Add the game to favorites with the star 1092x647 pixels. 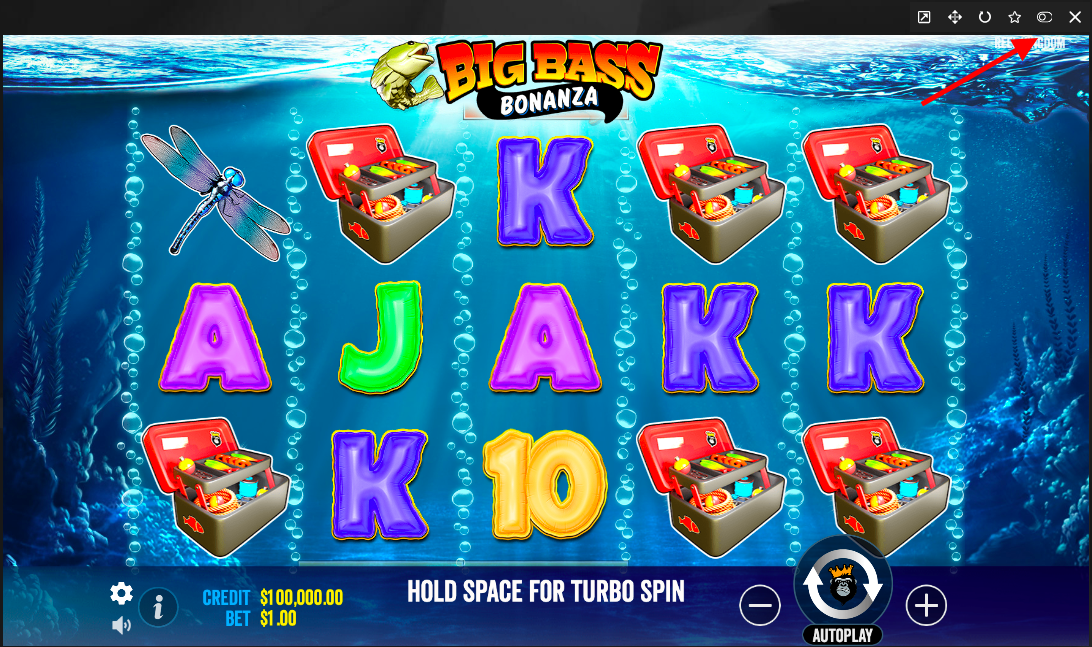coord(1014,17)
